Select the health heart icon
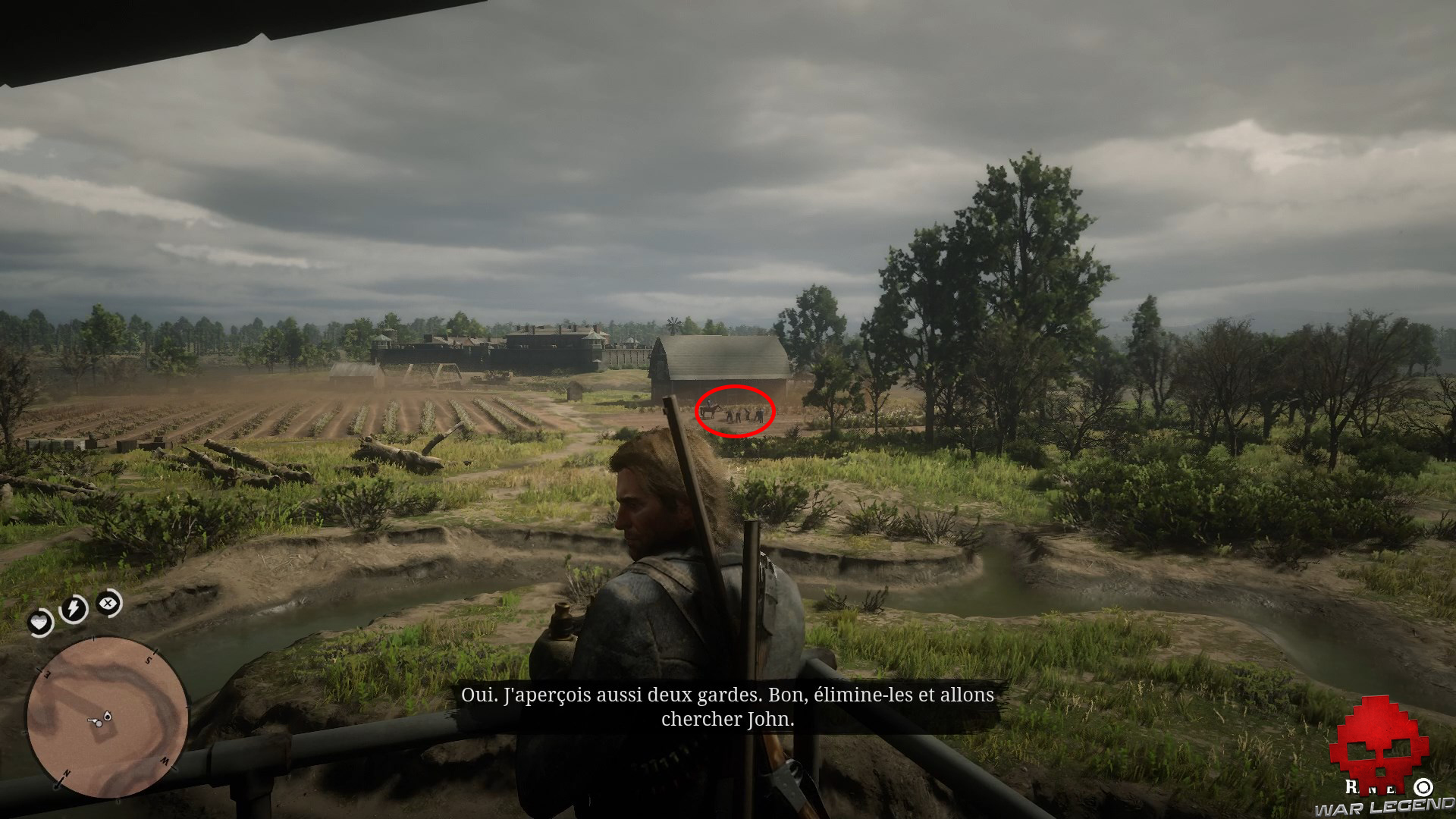1456x819 pixels. tap(40, 623)
